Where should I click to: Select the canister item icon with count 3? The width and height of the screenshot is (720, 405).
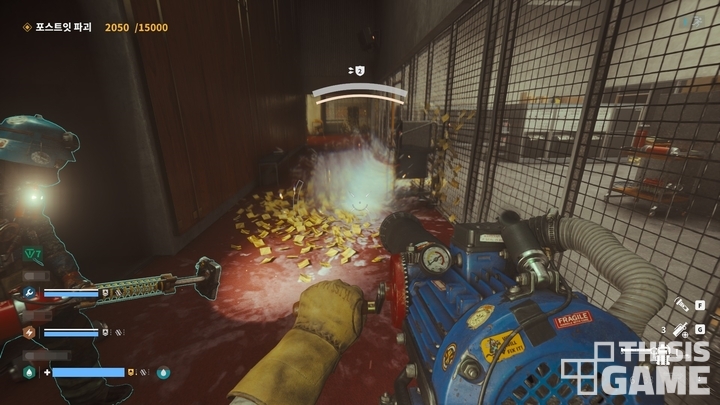pos(679,328)
